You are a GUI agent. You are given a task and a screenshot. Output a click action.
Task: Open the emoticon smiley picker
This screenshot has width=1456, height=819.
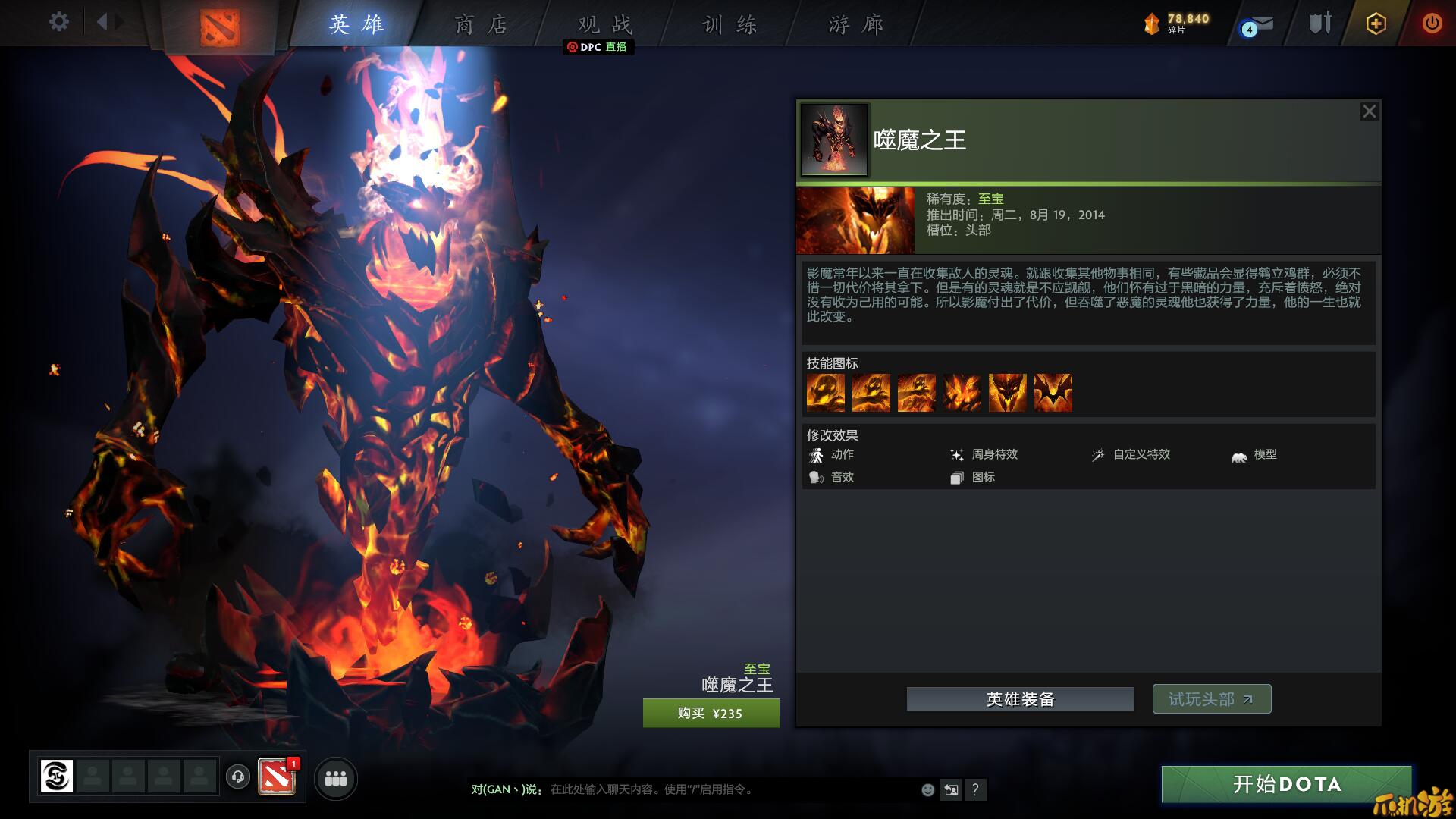(x=927, y=790)
